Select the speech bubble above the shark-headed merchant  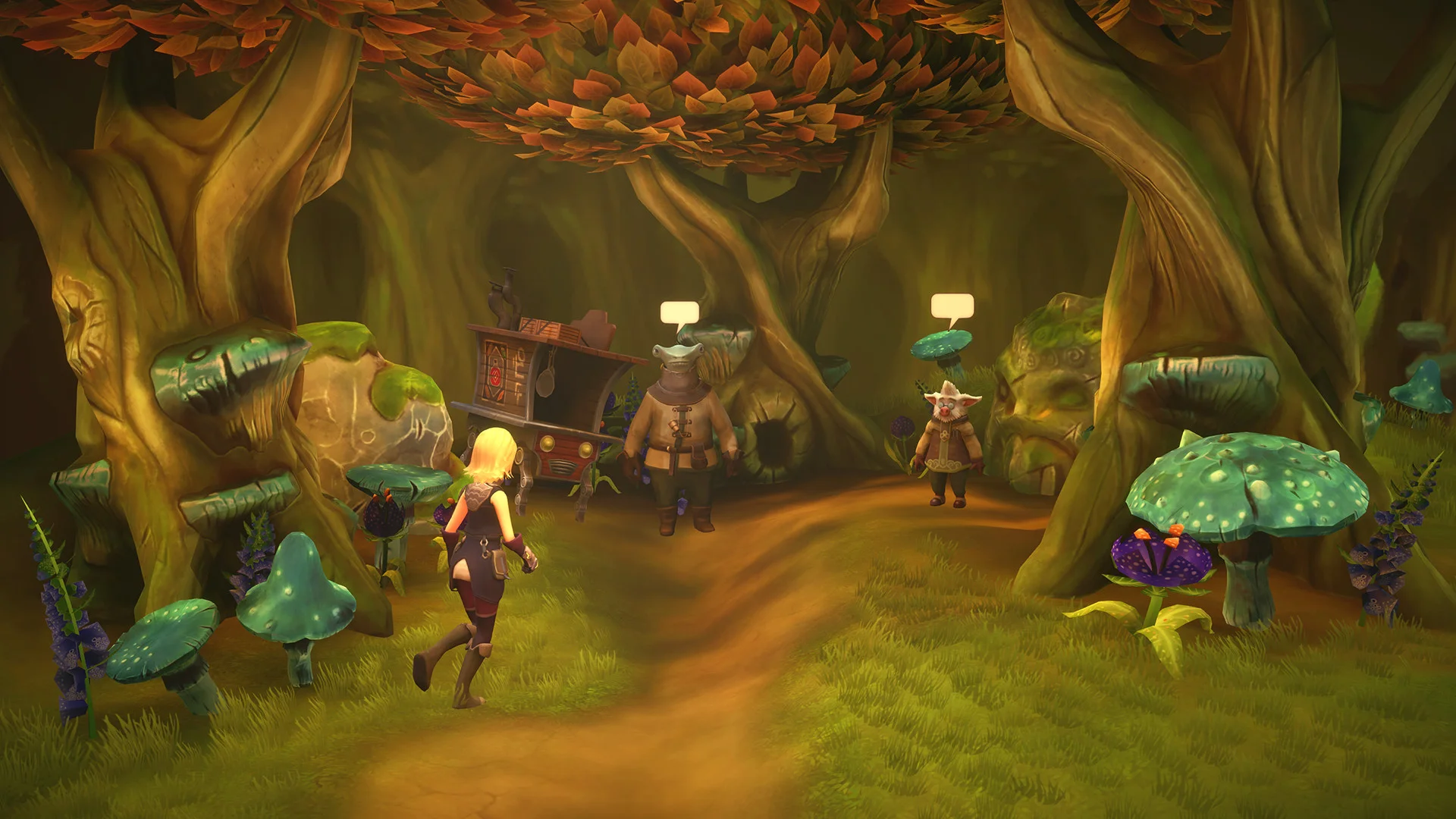679,314
